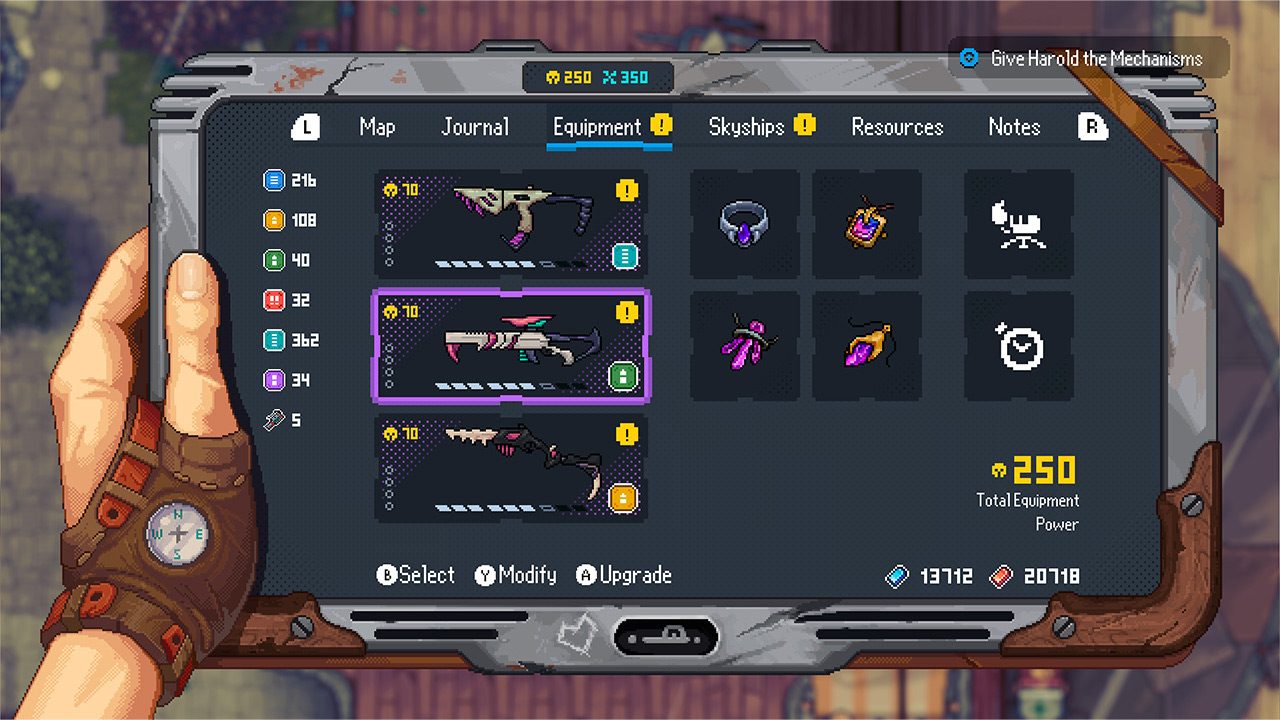Click the teal badge on top weapon card
The width and height of the screenshot is (1280, 720).
pos(624,256)
